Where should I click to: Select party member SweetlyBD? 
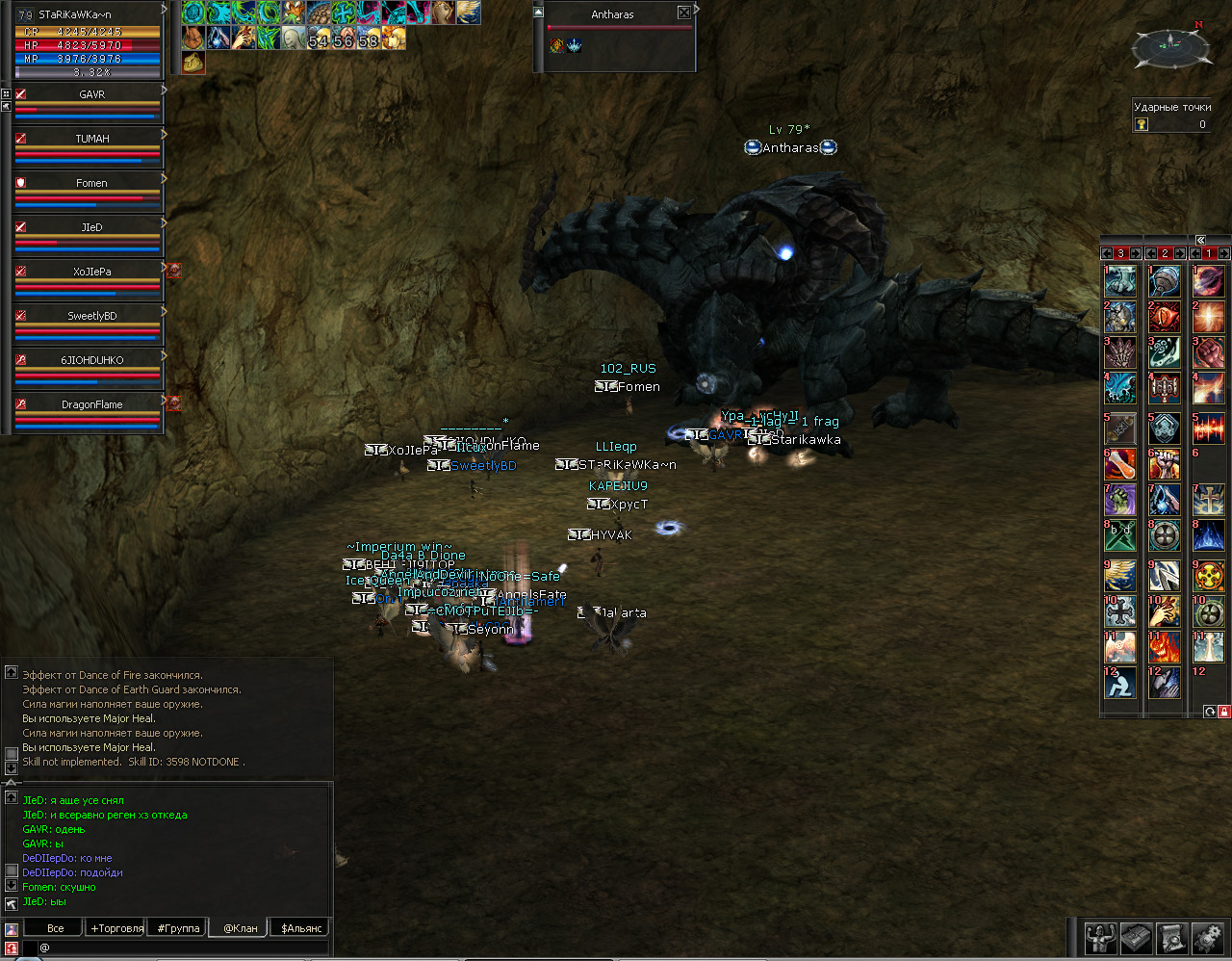(x=91, y=316)
